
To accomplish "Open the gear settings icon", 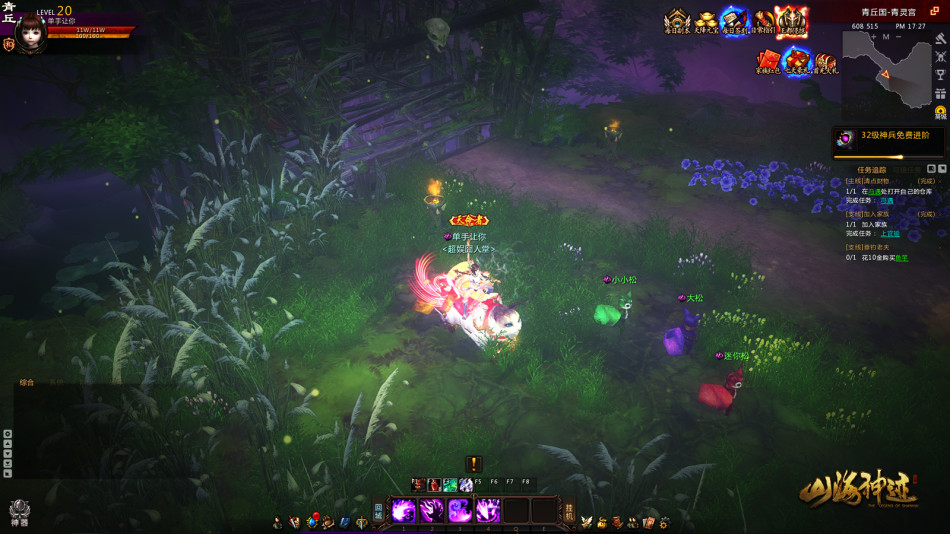I will coord(664,522).
